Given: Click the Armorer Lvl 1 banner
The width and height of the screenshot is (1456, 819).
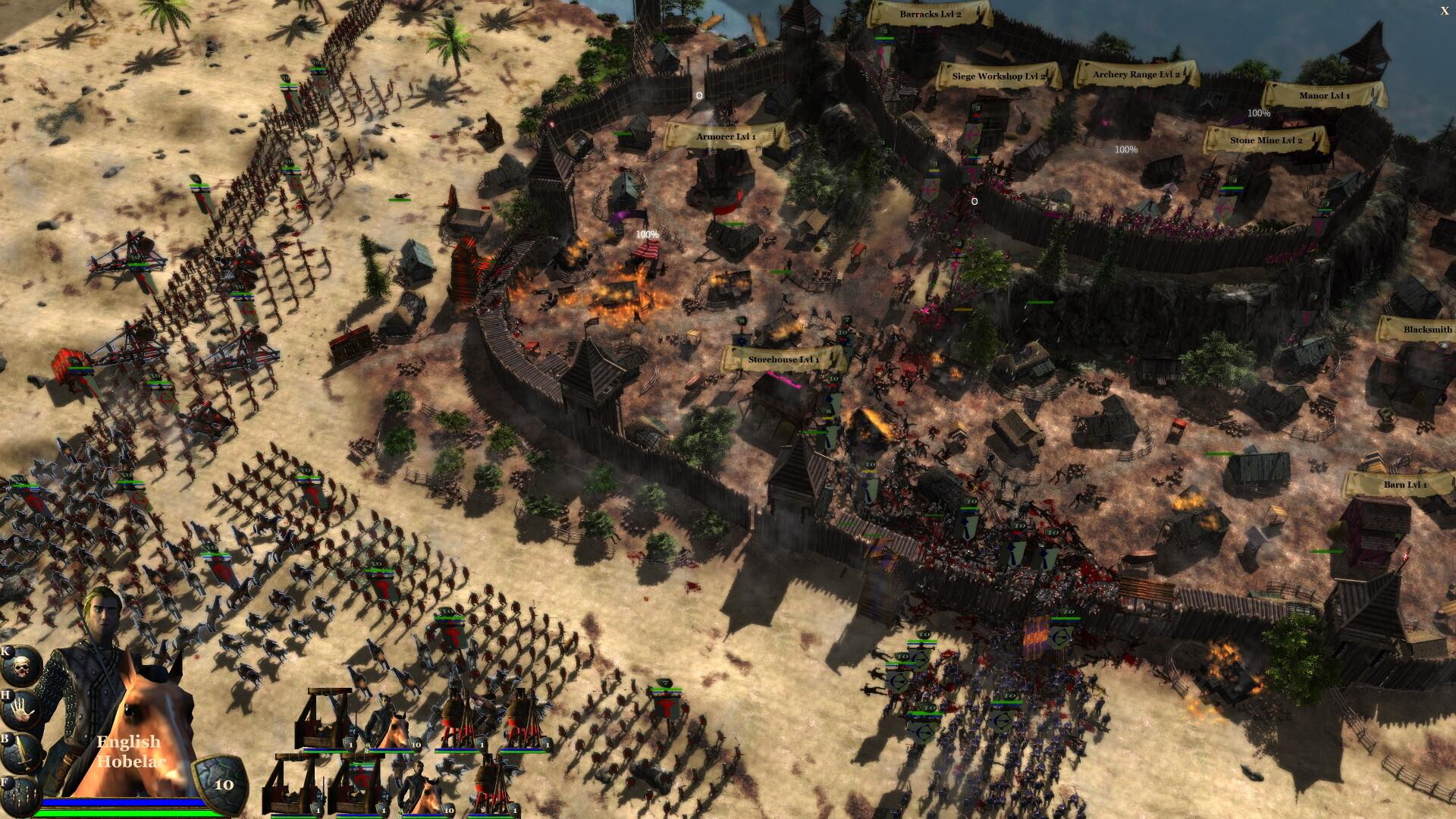Looking at the screenshot, I should point(725,136).
